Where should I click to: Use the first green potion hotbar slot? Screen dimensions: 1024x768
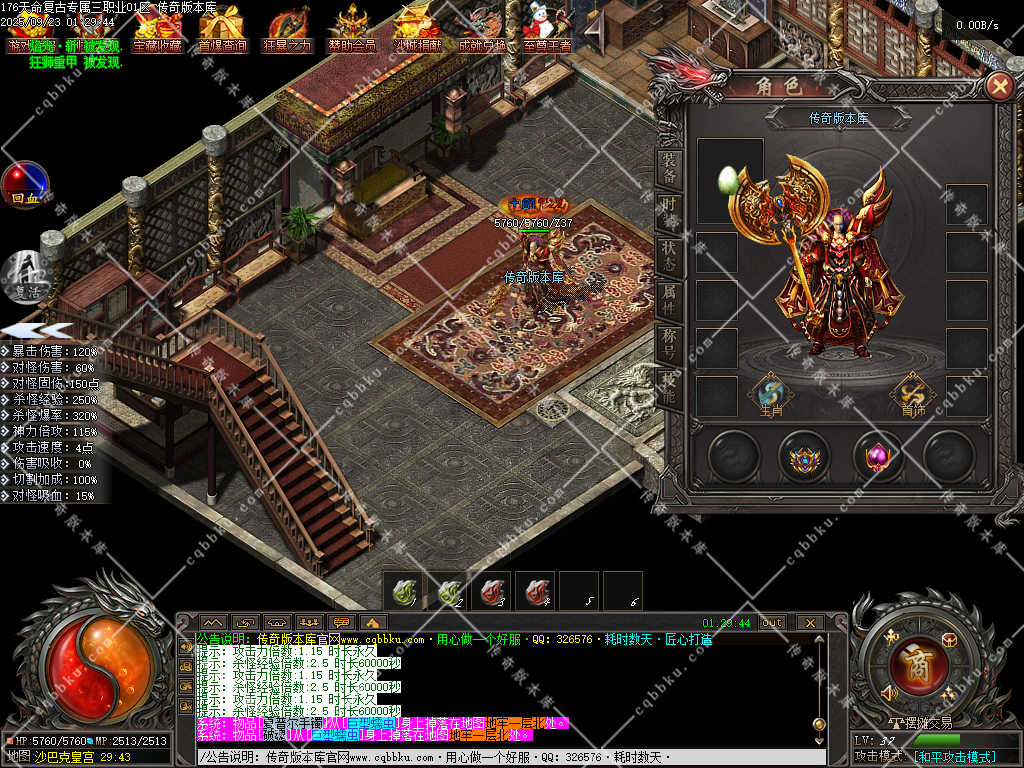tap(404, 590)
